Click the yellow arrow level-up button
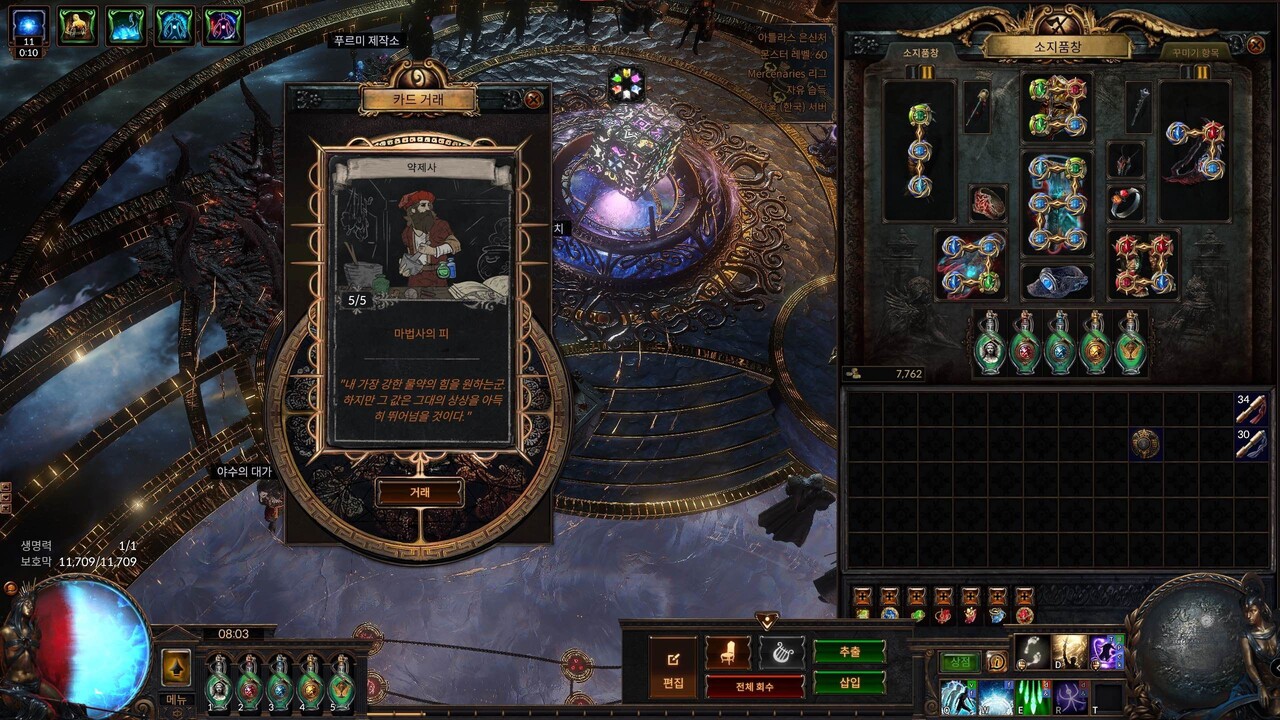This screenshot has width=1280, height=720. [x=176, y=667]
